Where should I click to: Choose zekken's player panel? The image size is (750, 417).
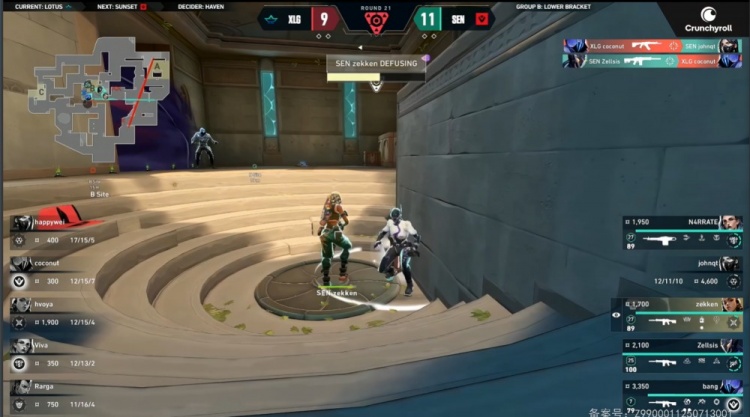coord(682,313)
